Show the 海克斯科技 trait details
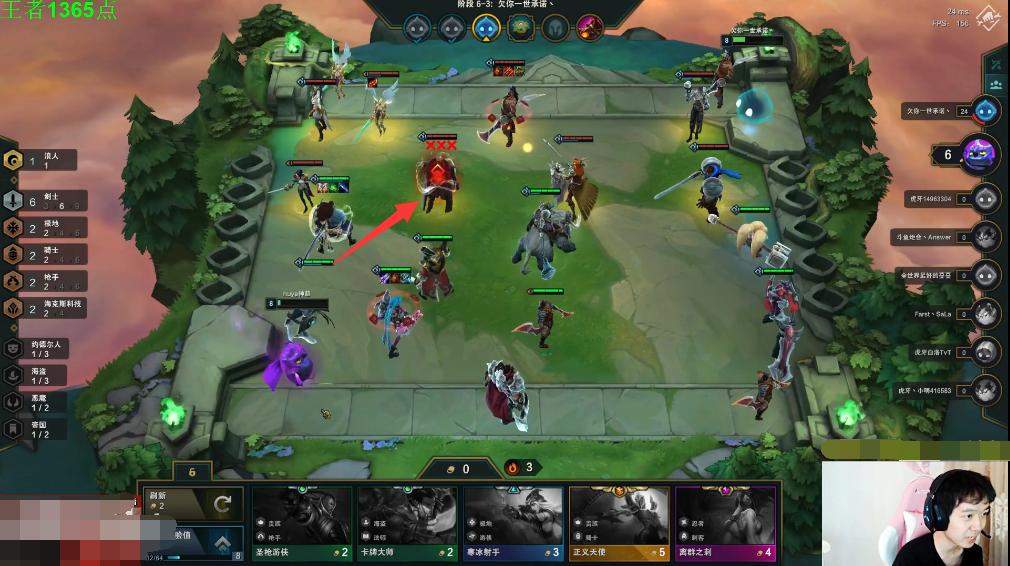1010x566 pixels. point(40,308)
